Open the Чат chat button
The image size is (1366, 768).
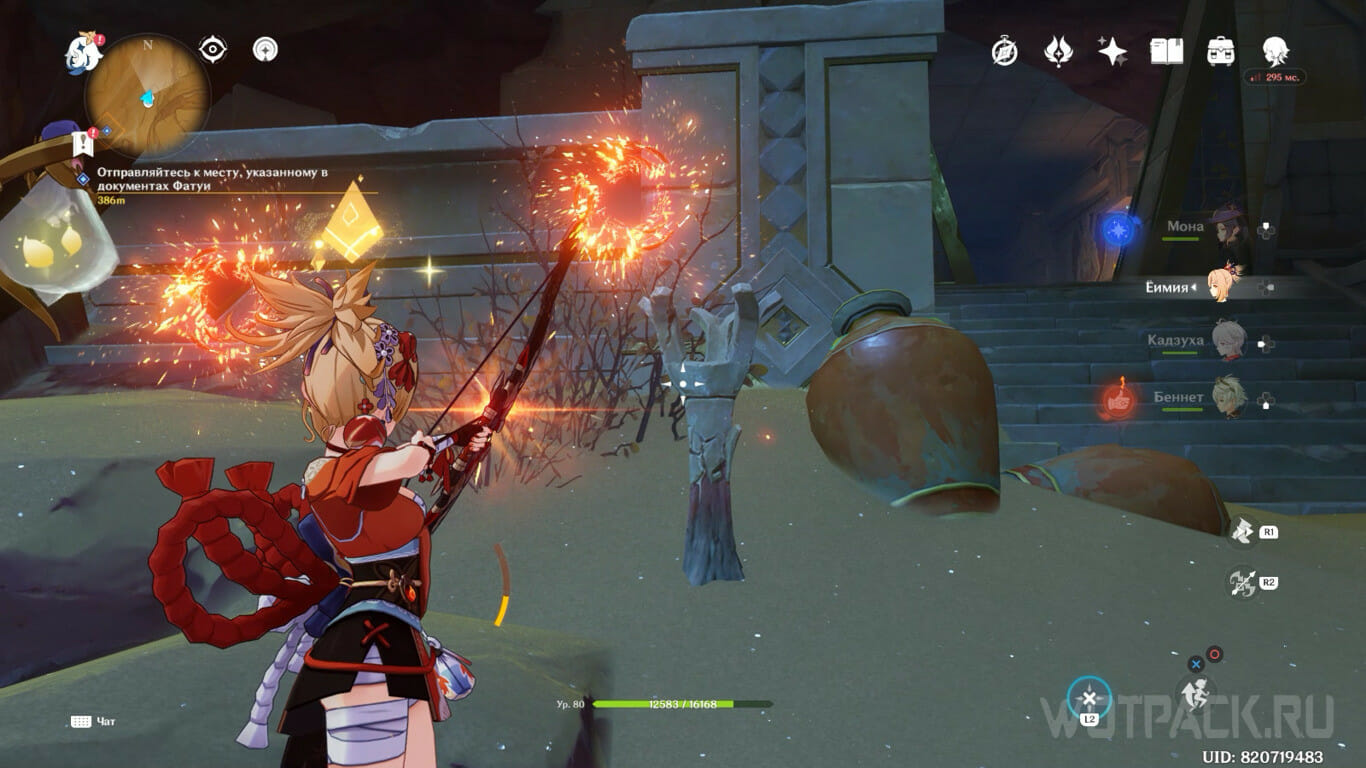(94, 721)
